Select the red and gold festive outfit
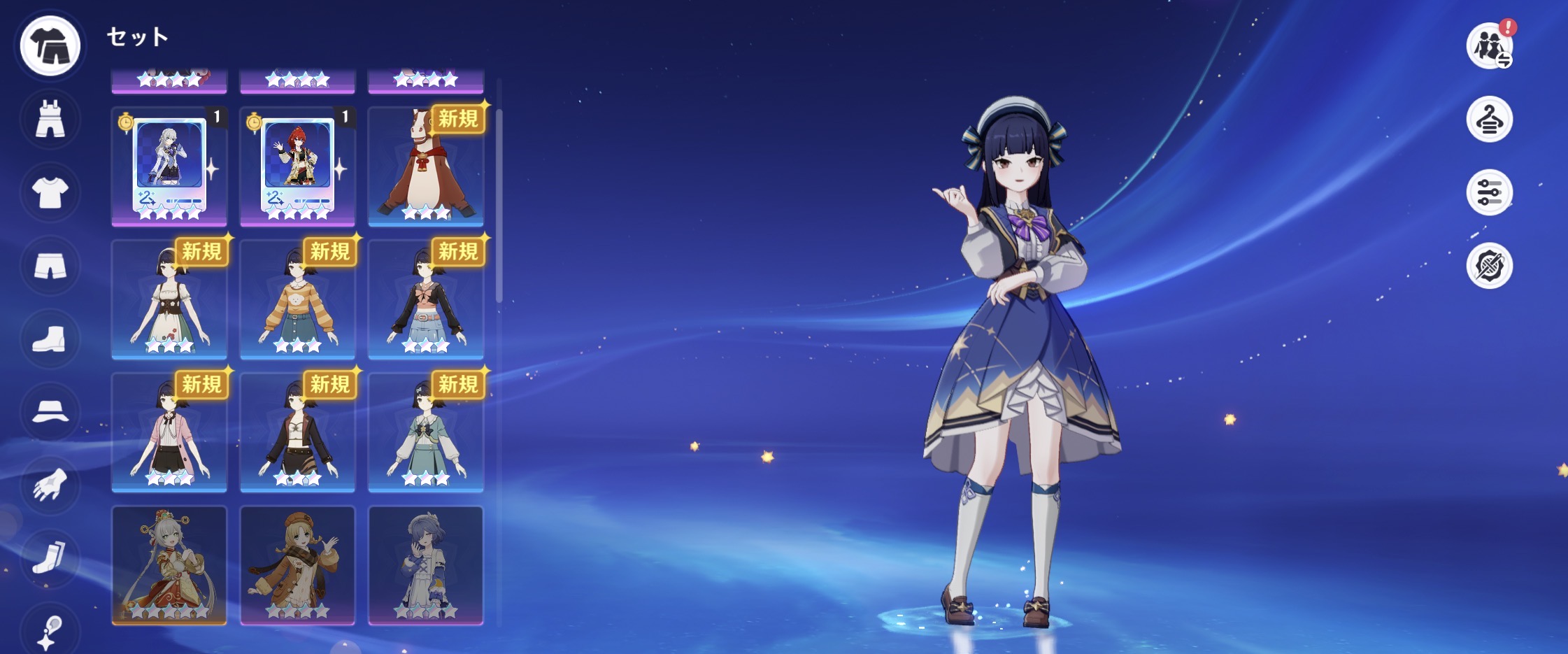The height and width of the screenshot is (654, 1568). (169, 565)
